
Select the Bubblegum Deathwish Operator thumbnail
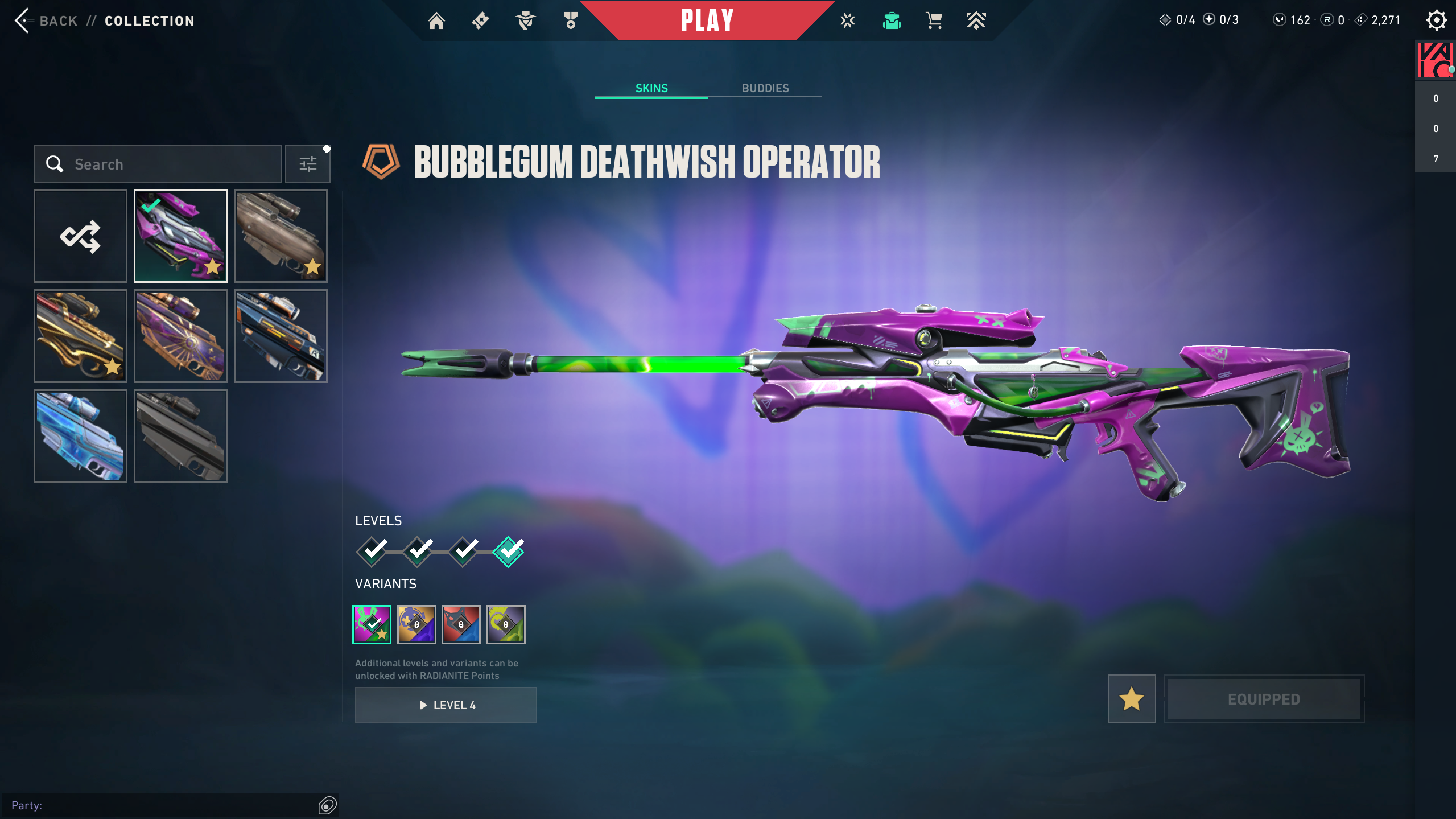tap(180, 236)
